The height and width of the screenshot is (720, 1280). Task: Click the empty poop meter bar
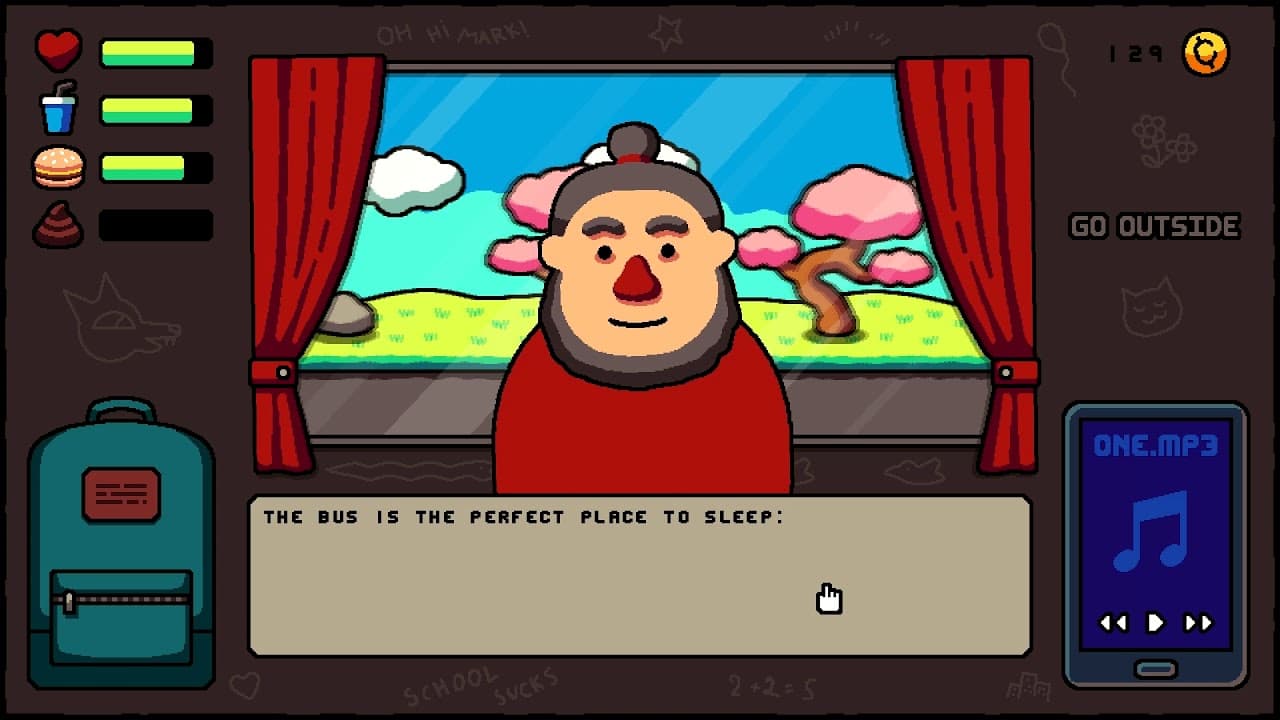(155, 225)
